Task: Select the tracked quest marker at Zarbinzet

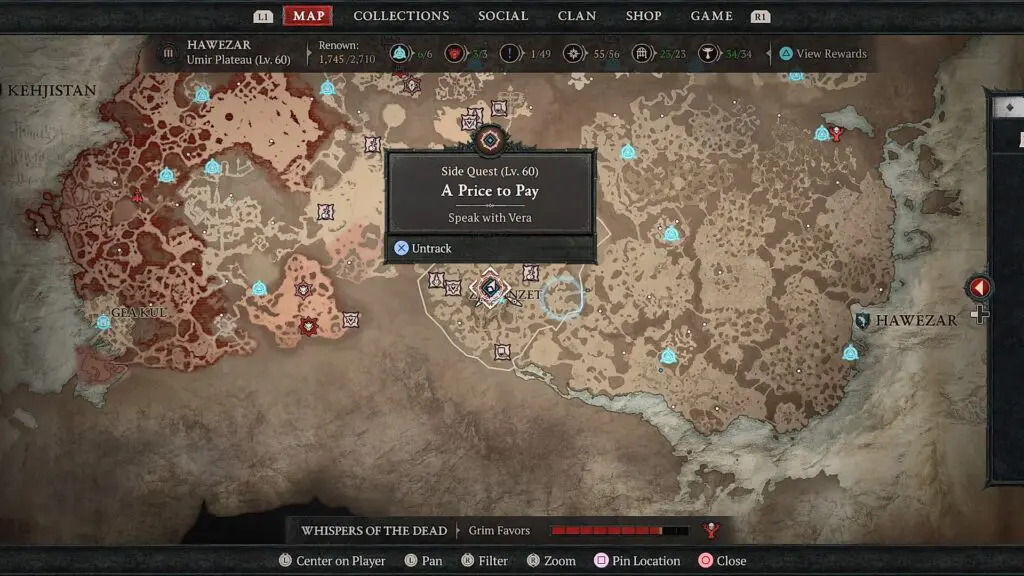Action: pos(490,290)
